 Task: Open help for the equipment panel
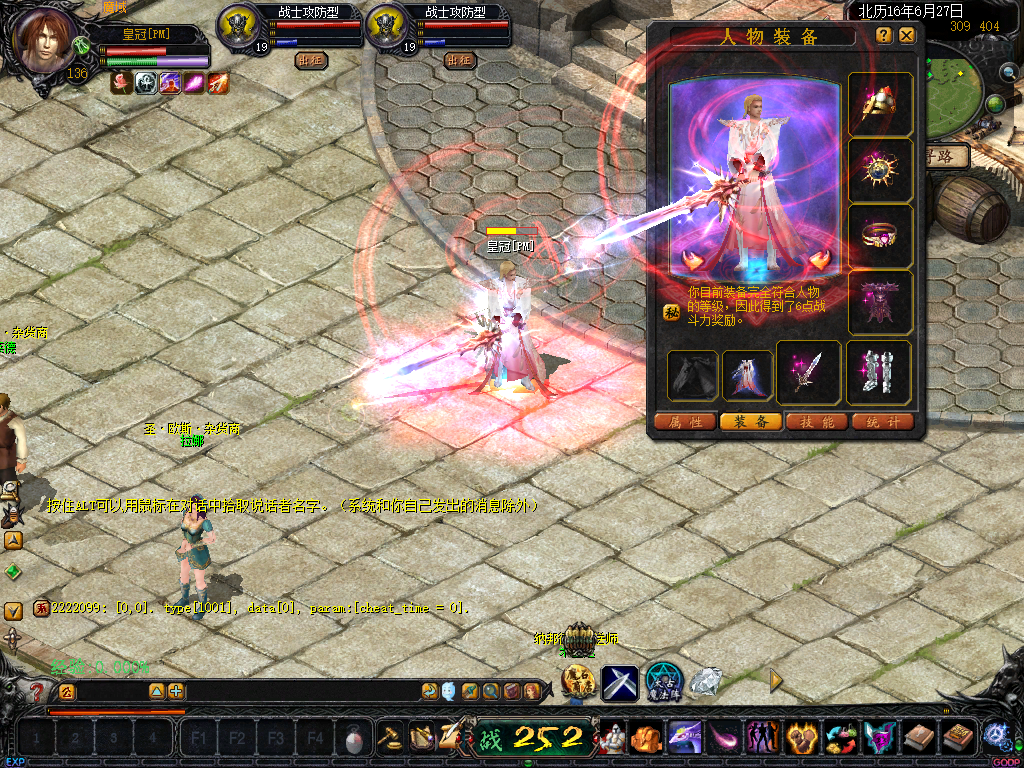click(x=884, y=35)
